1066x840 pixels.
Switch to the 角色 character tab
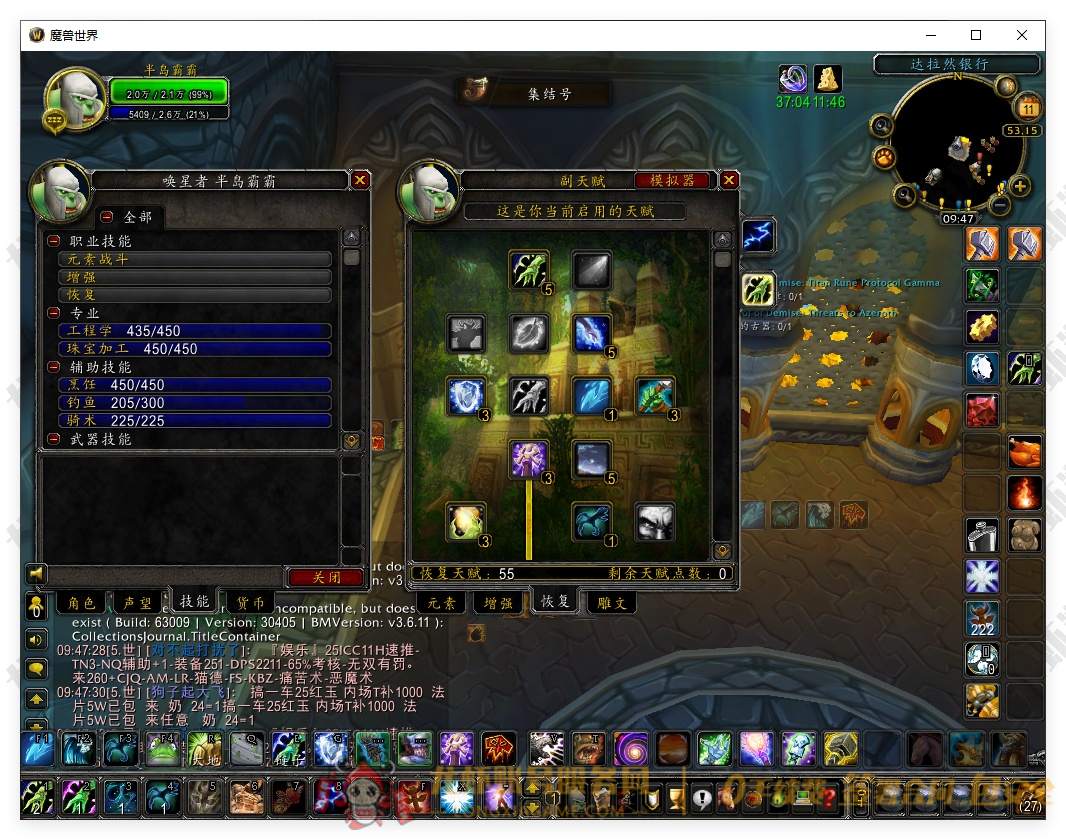82,602
